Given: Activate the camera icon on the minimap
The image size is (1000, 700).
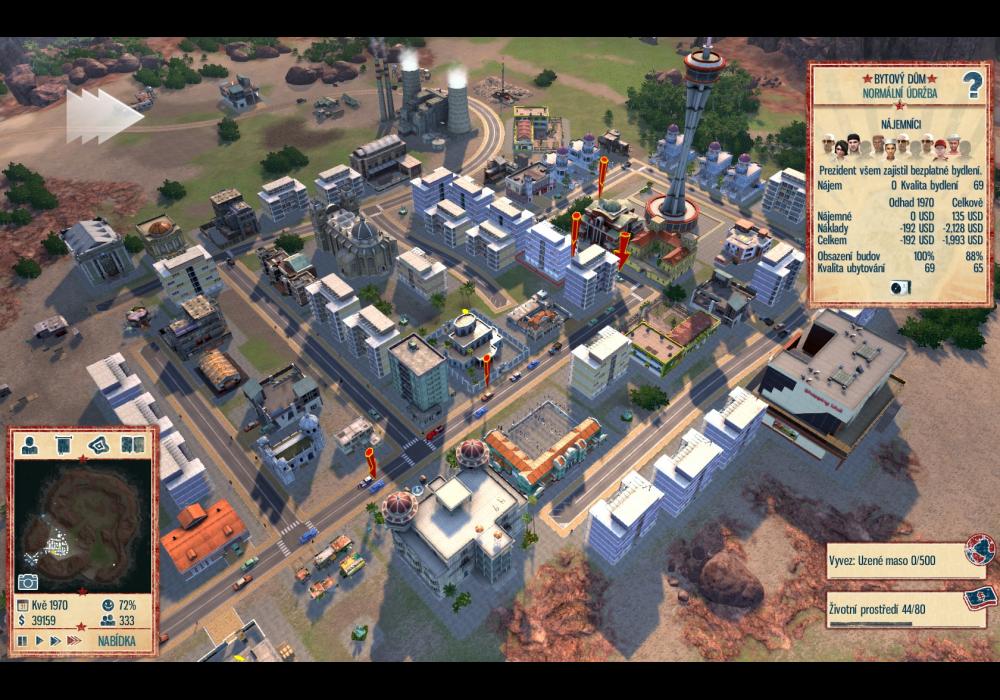Looking at the screenshot, I should pos(28,582).
